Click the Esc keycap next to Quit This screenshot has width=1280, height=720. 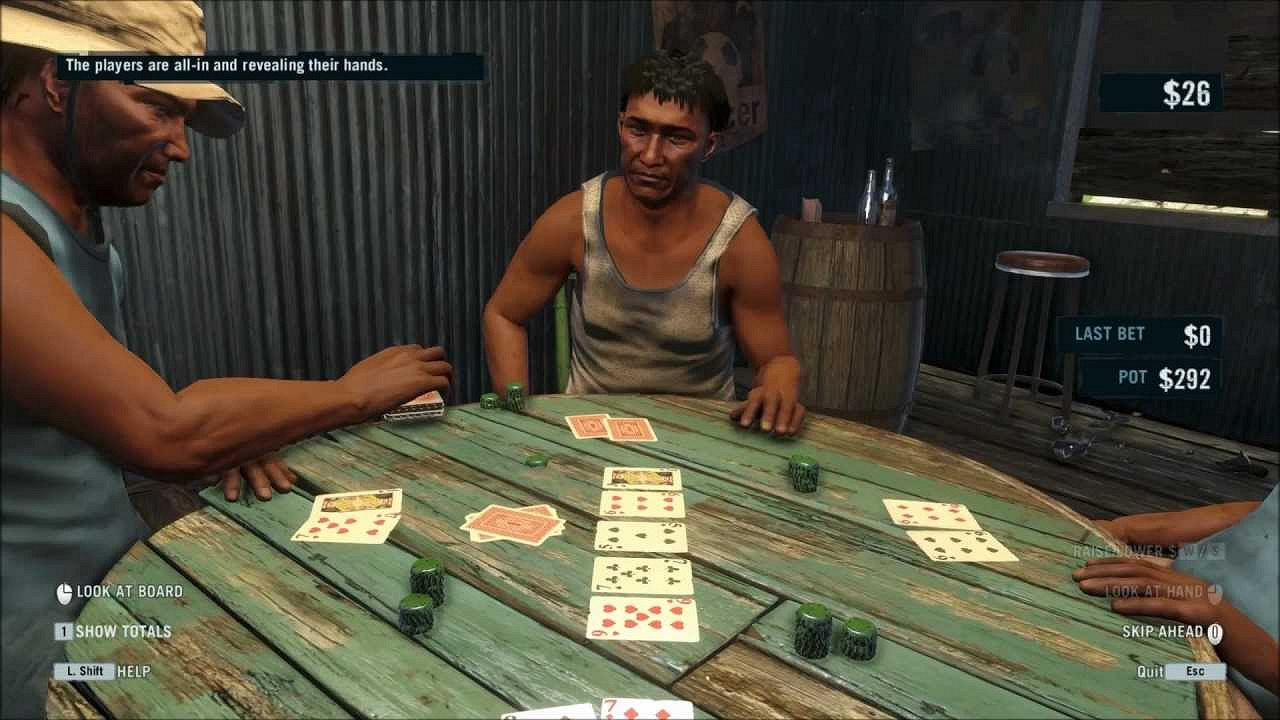click(x=1196, y=669)
